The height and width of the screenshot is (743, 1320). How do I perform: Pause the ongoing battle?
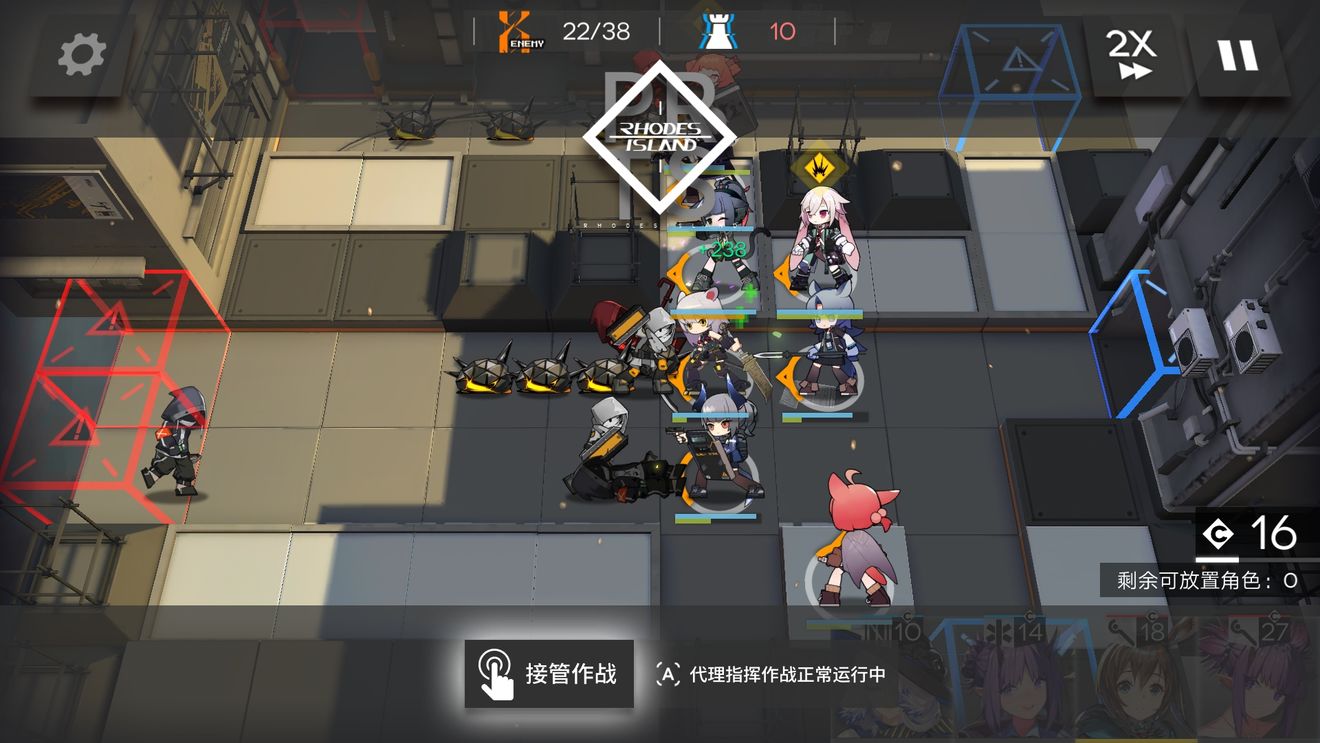coord(1240,55)
